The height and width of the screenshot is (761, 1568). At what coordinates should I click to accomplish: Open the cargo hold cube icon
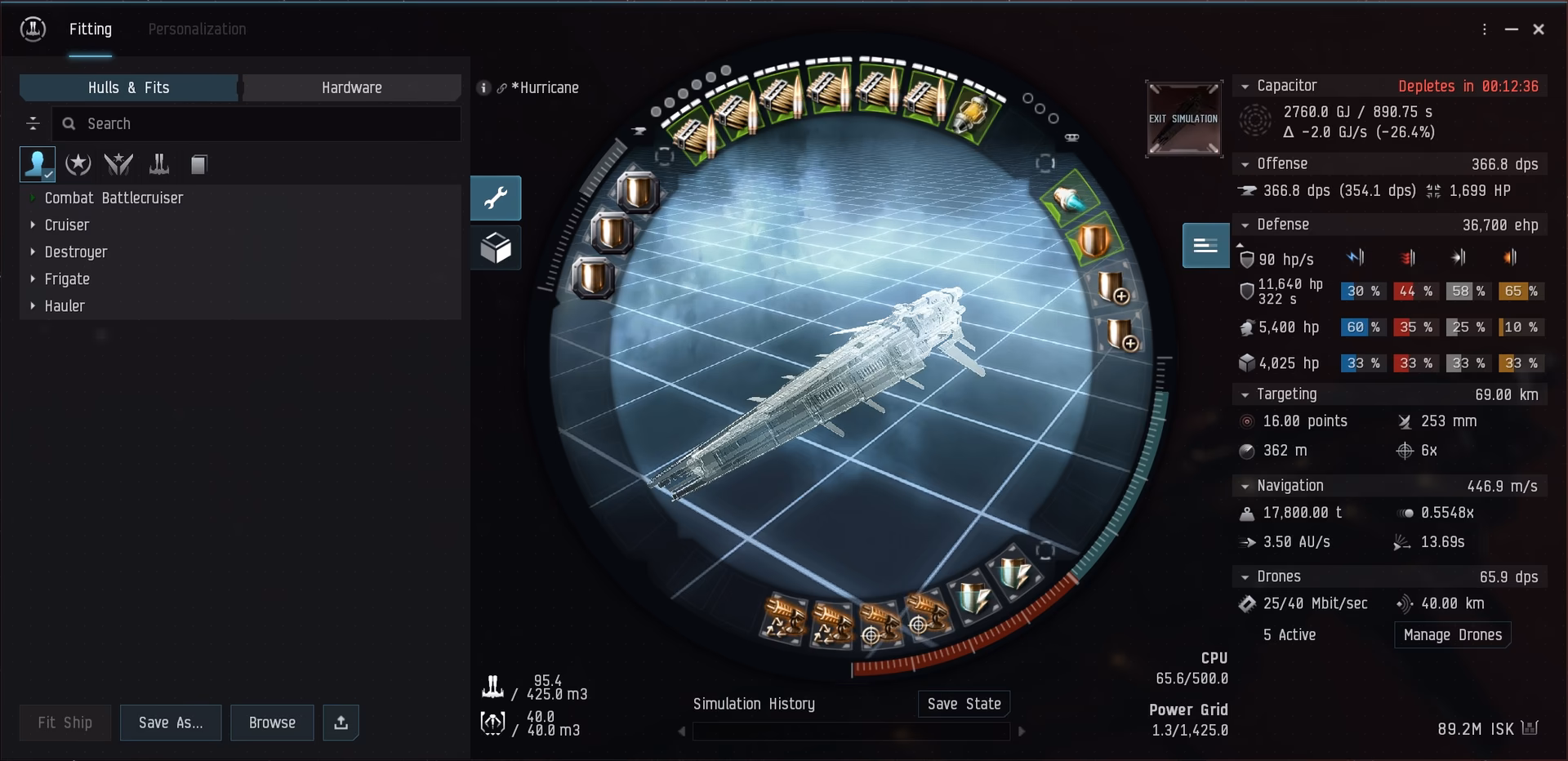point(496,247)
